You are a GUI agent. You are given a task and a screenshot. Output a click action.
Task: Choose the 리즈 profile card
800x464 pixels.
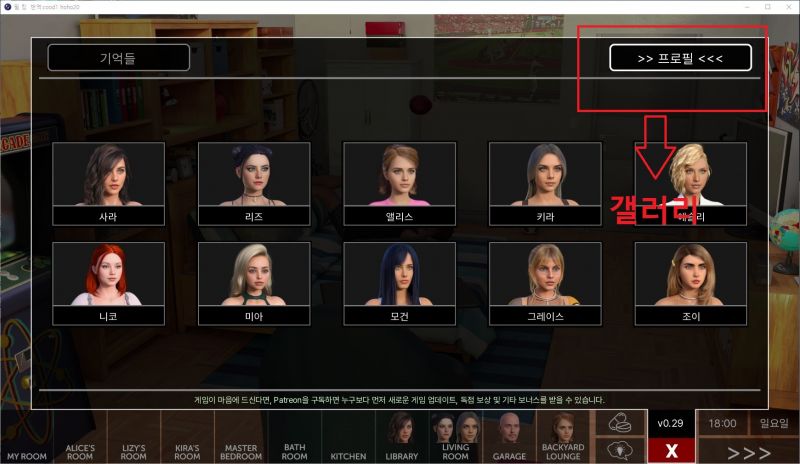[x=254, y=183]
